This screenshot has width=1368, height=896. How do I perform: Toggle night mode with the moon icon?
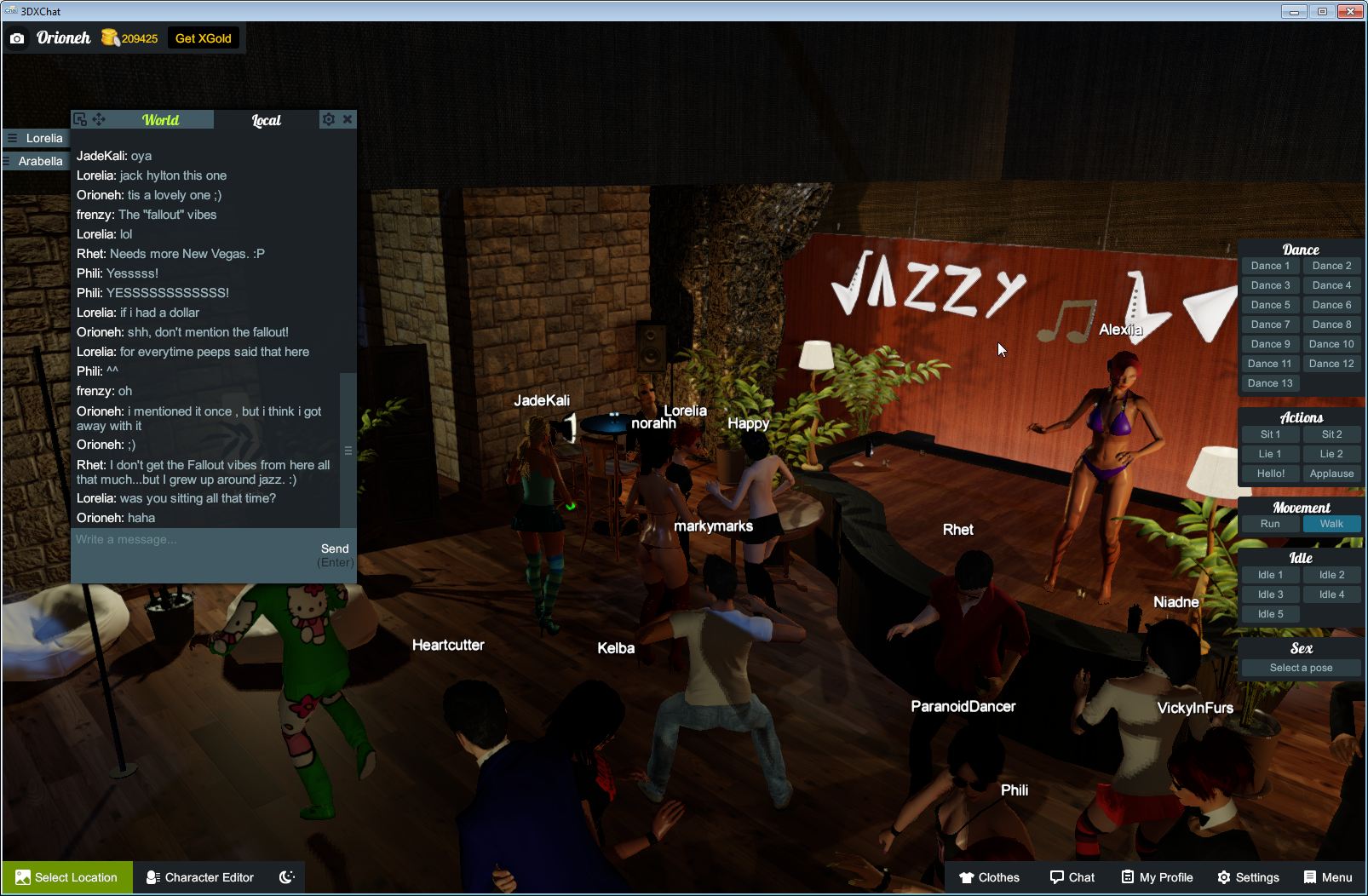(286, 877)
